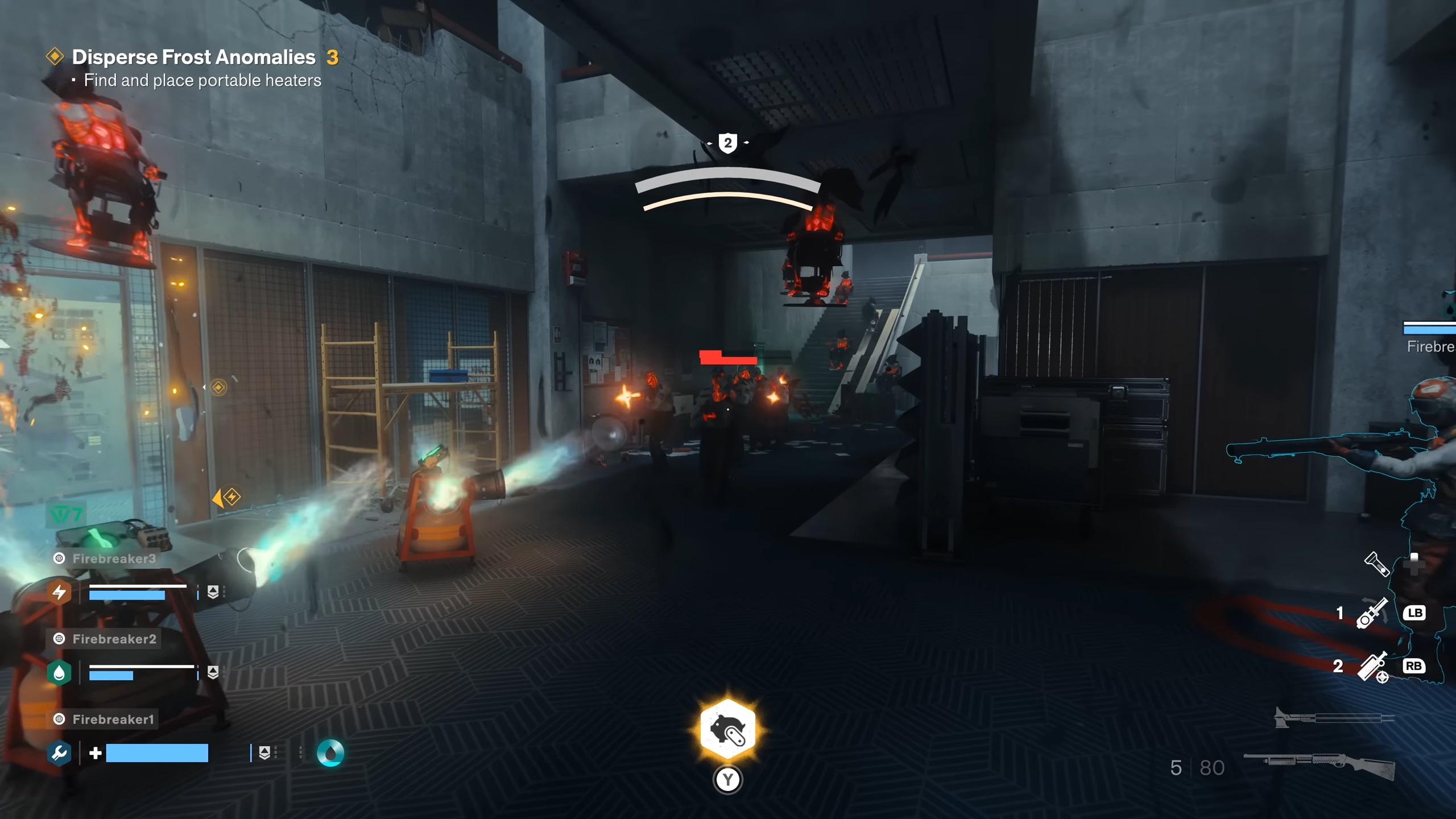
Task: Toggle Firebreaker2's rank chevron badge
Action: (x=213, y=672)
